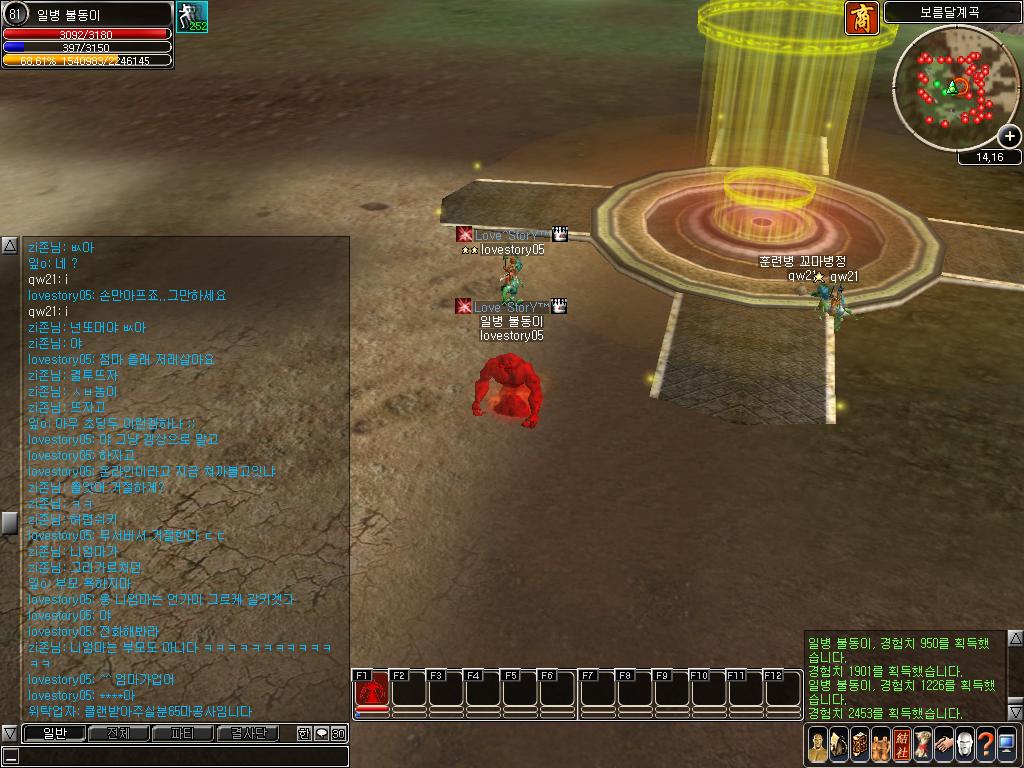This screenshot has height=768, width=1024.
Task: Click the system log down arrow
Action: click(1015, 712)
